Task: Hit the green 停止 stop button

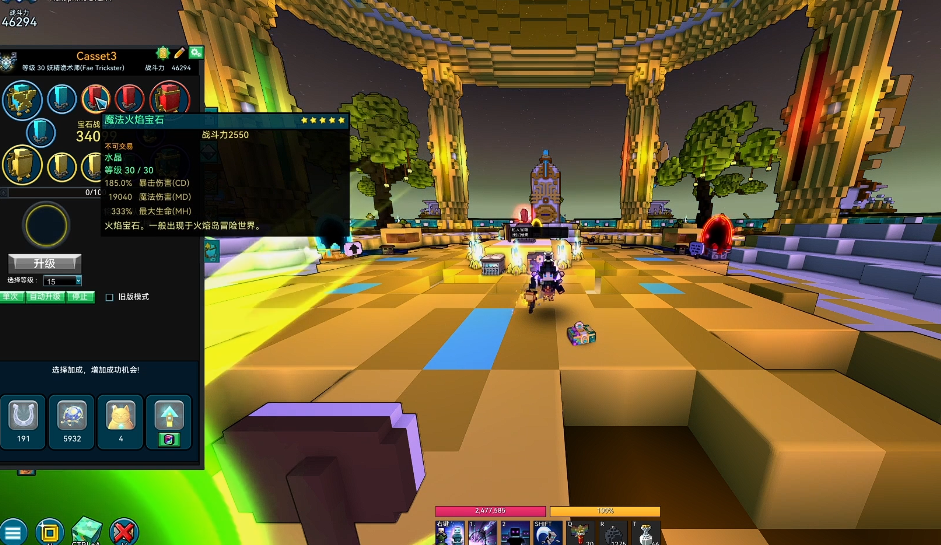Action: coord(80,296)
